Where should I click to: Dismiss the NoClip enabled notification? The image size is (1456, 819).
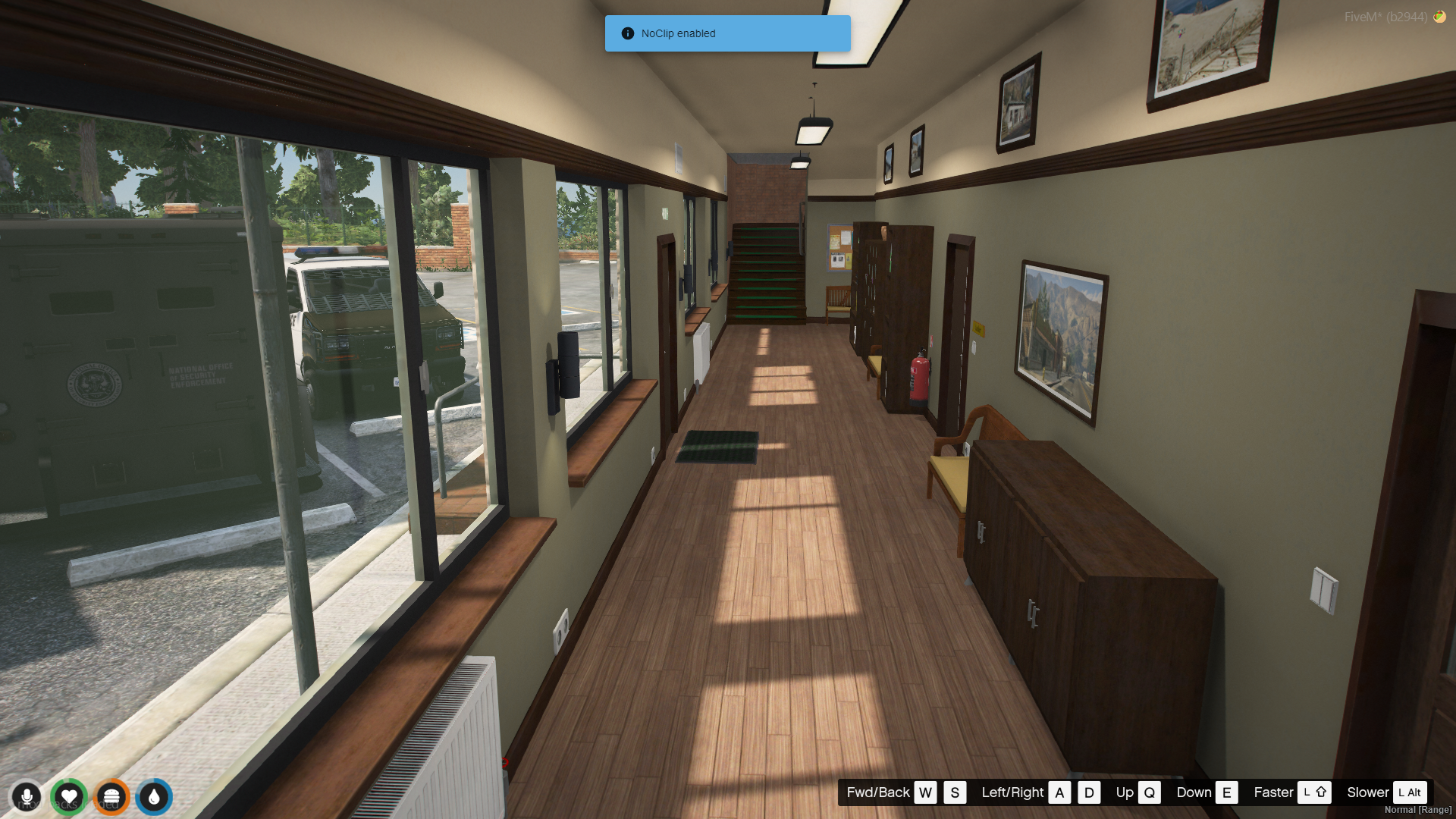click(x=727, y=33)
